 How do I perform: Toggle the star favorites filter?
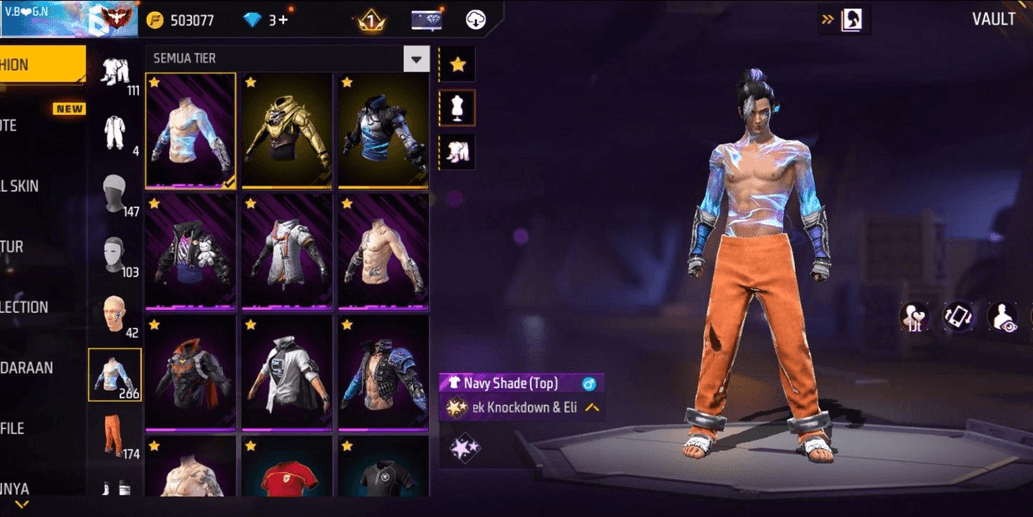coord(457,65)
